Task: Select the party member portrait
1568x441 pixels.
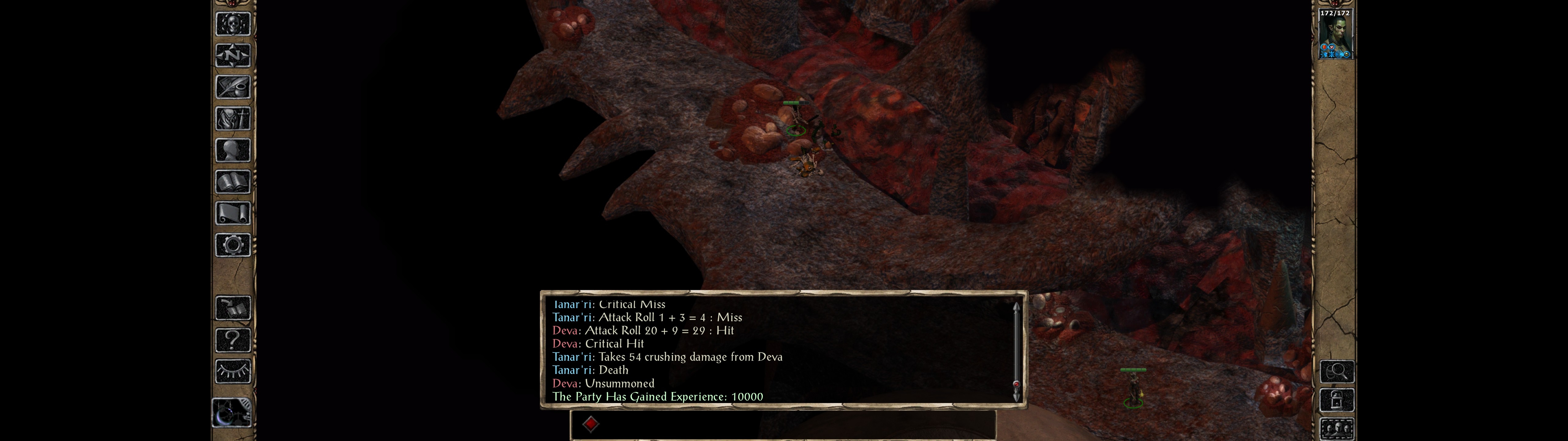Action: click(1336, 34)
